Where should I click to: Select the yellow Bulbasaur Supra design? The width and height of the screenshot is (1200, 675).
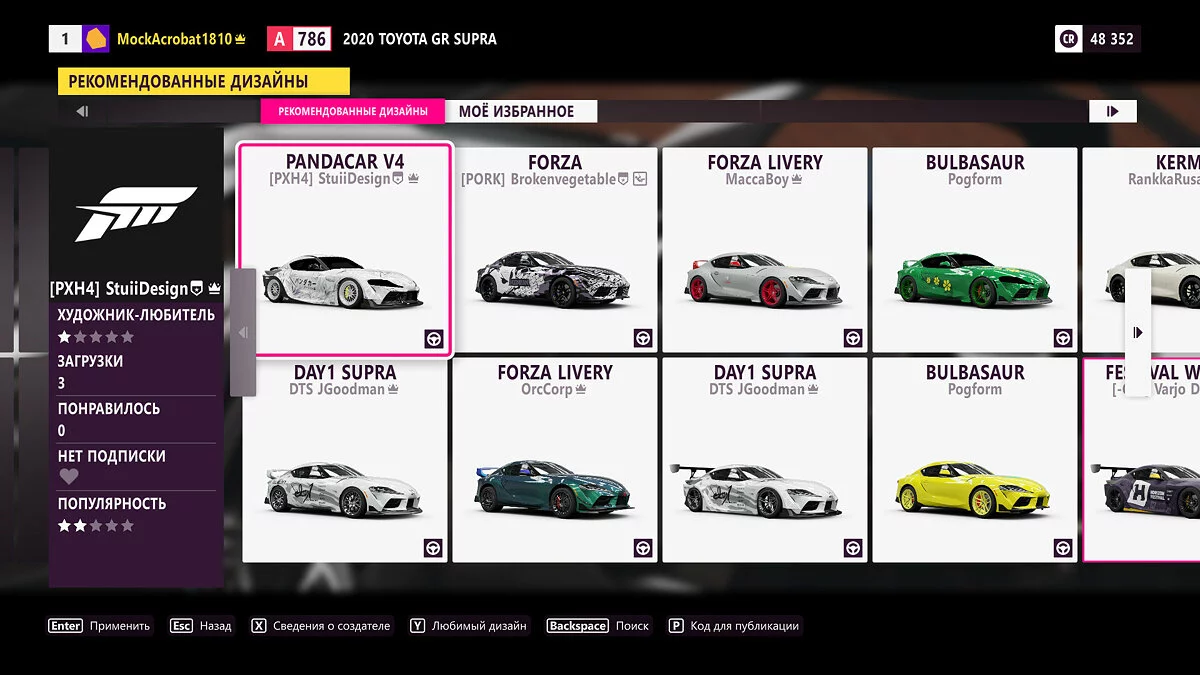coord(975,460)
